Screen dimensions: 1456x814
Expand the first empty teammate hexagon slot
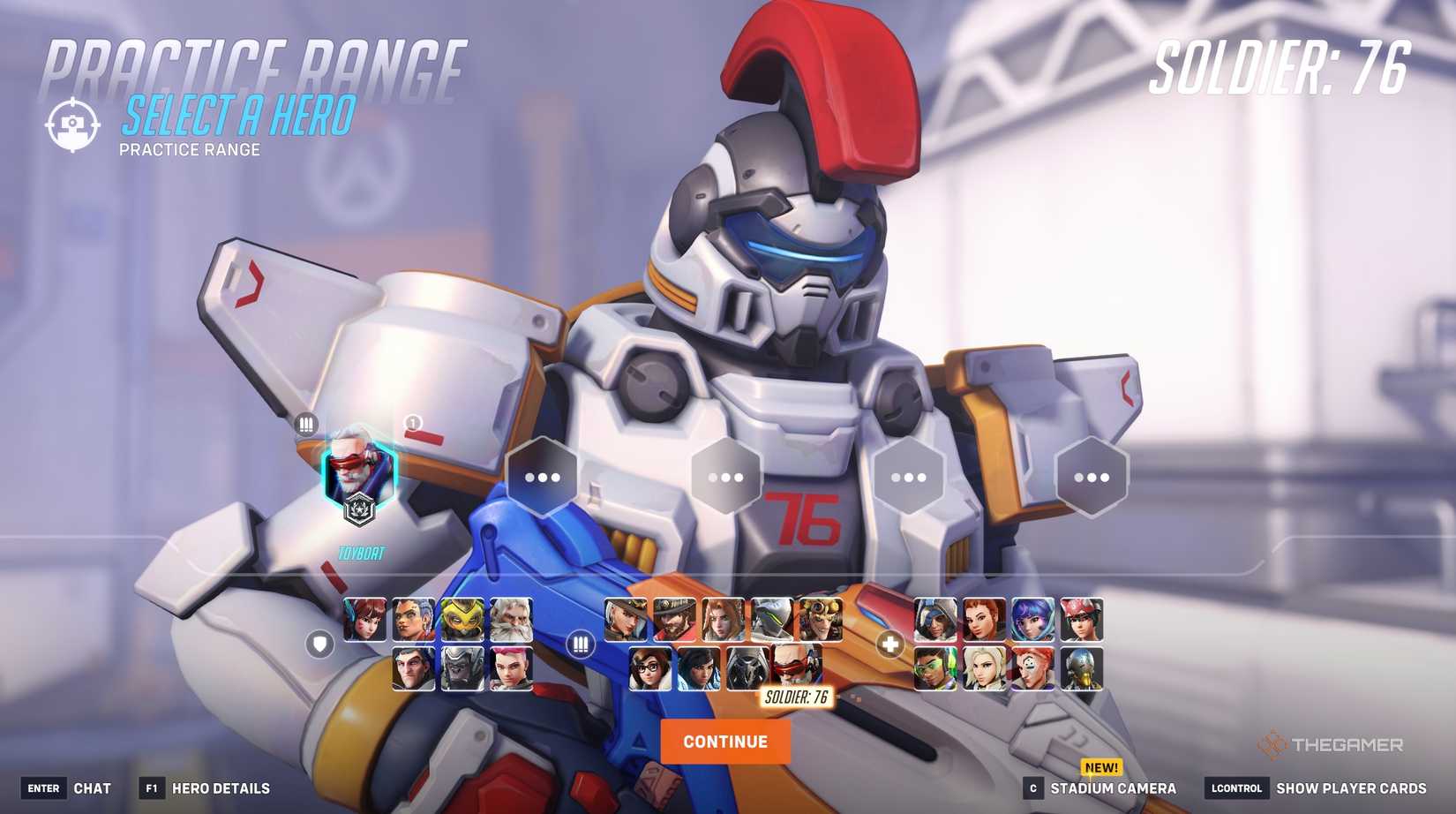542,476
